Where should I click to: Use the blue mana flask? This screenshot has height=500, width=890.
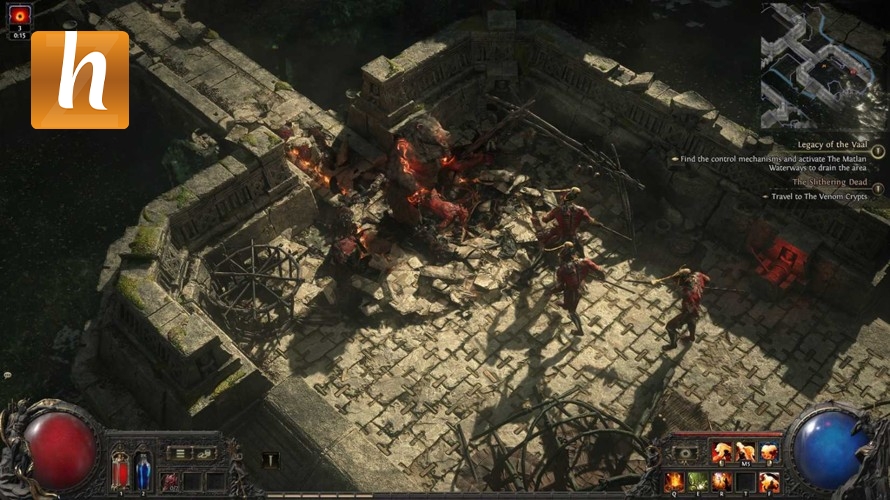click(x=143, y=469)
